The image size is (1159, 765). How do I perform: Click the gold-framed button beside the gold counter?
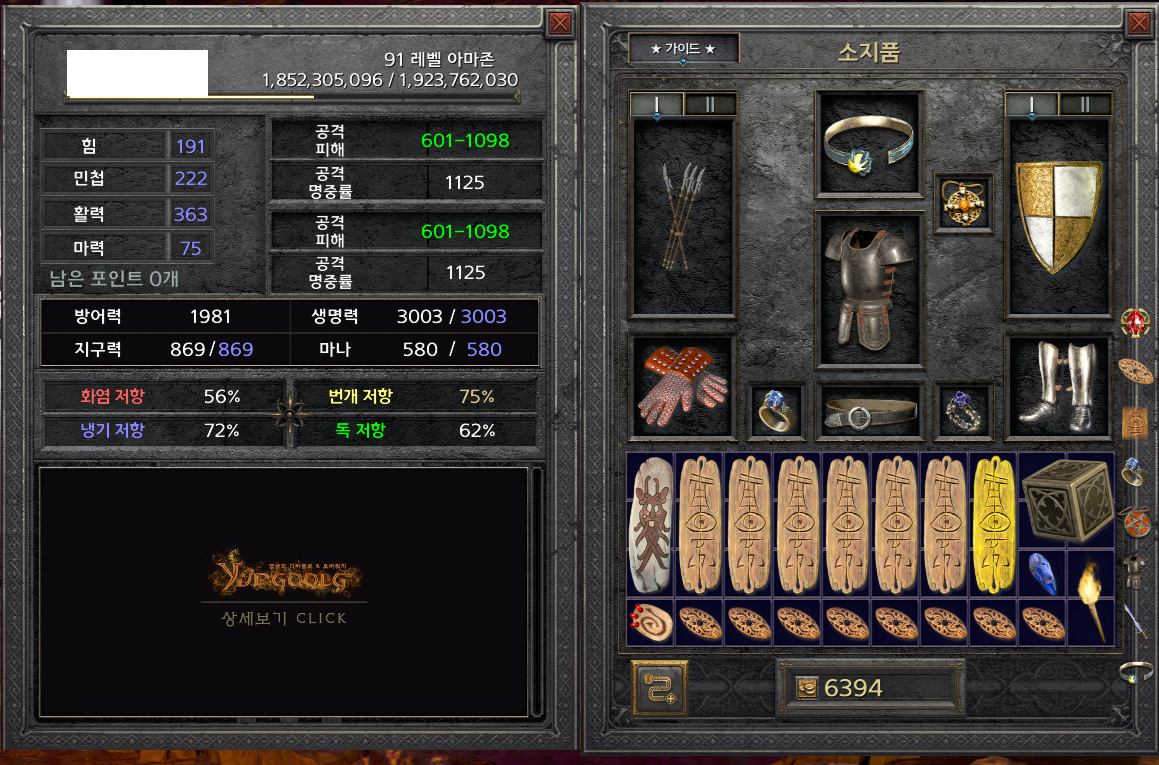(658, 688)
